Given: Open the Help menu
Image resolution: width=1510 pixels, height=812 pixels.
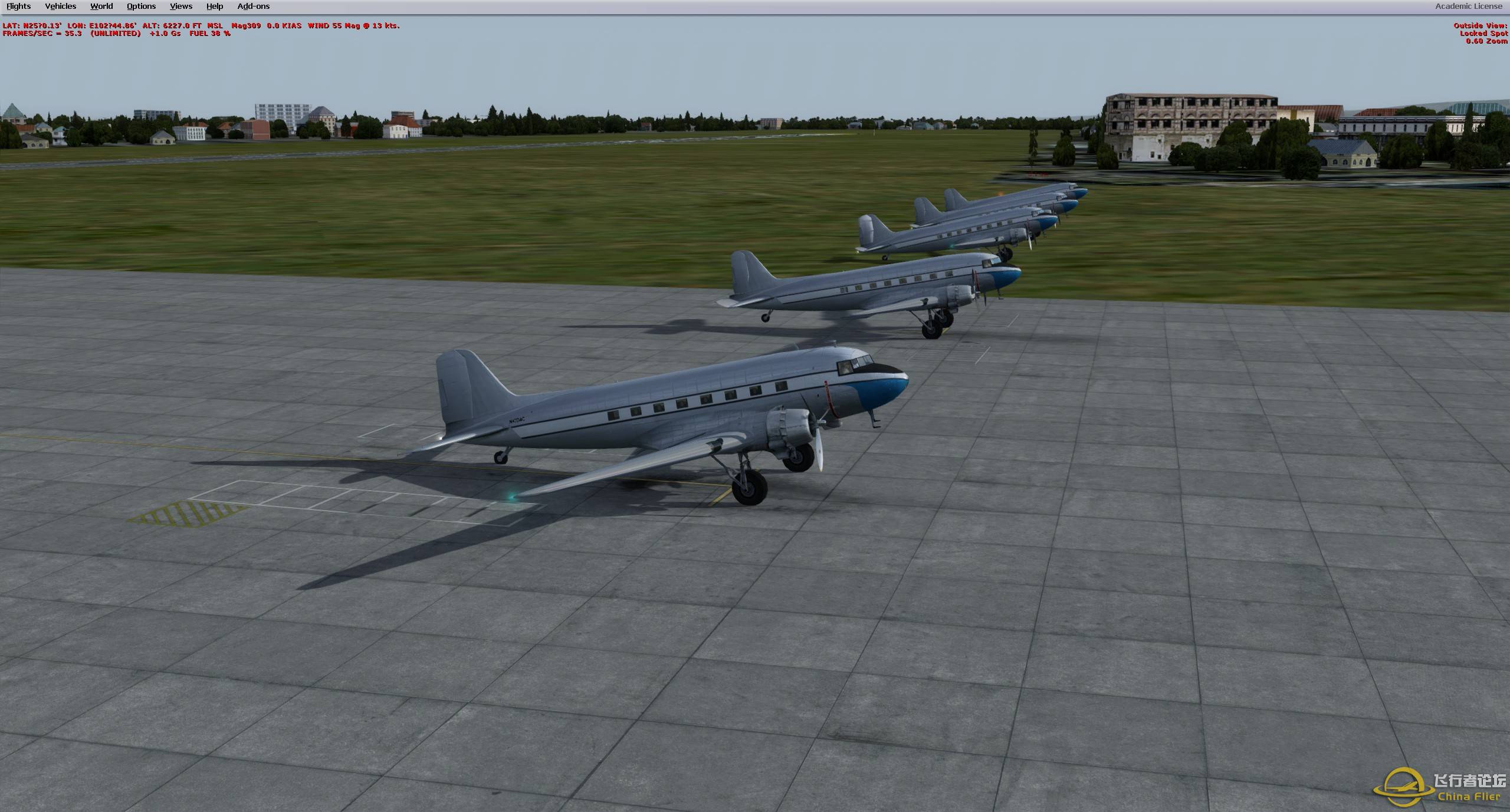Looking at the screenshot, I should click(x=214, y=6).
